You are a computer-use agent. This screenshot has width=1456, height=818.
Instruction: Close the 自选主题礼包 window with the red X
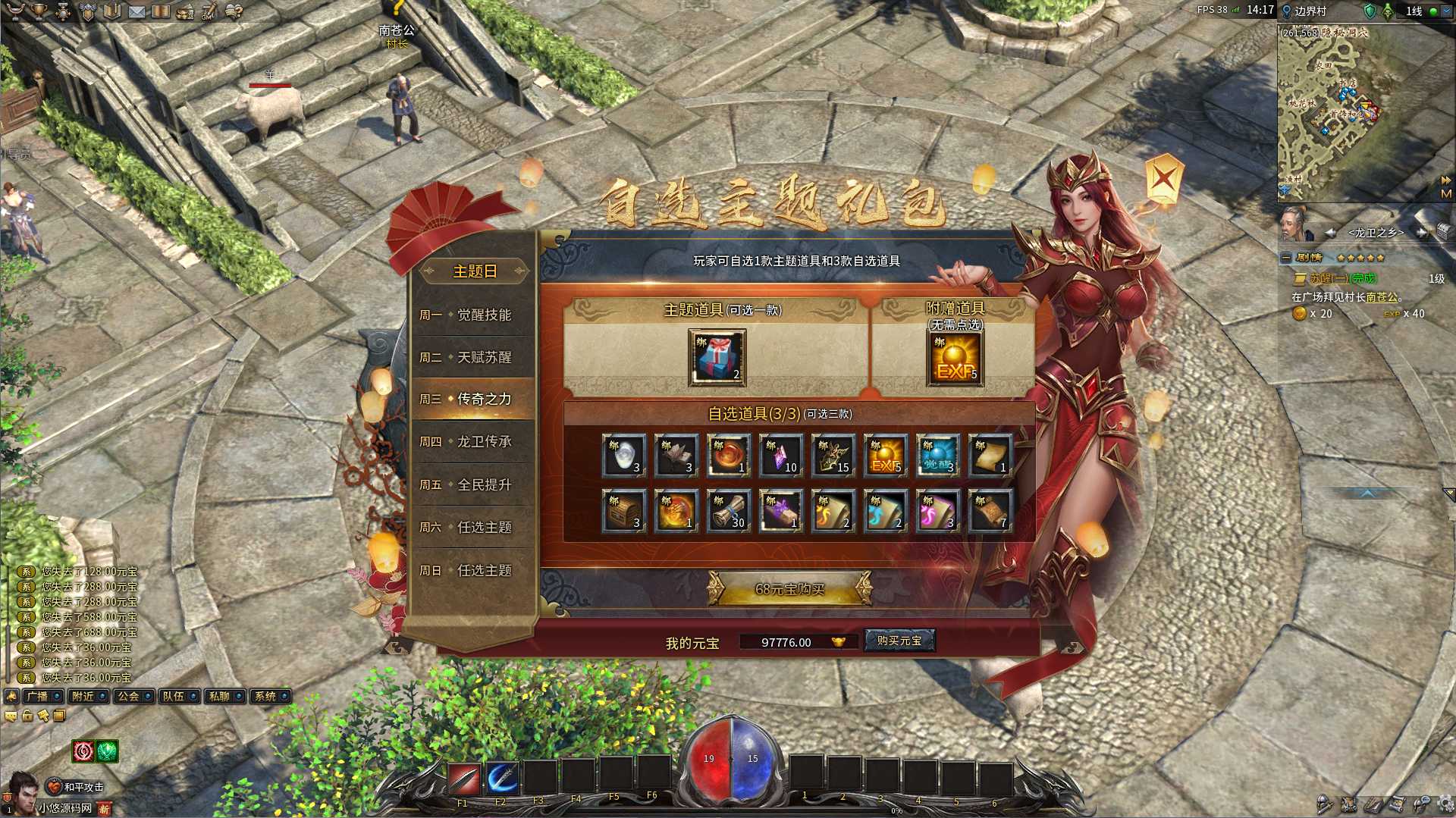pos(1164,180)
